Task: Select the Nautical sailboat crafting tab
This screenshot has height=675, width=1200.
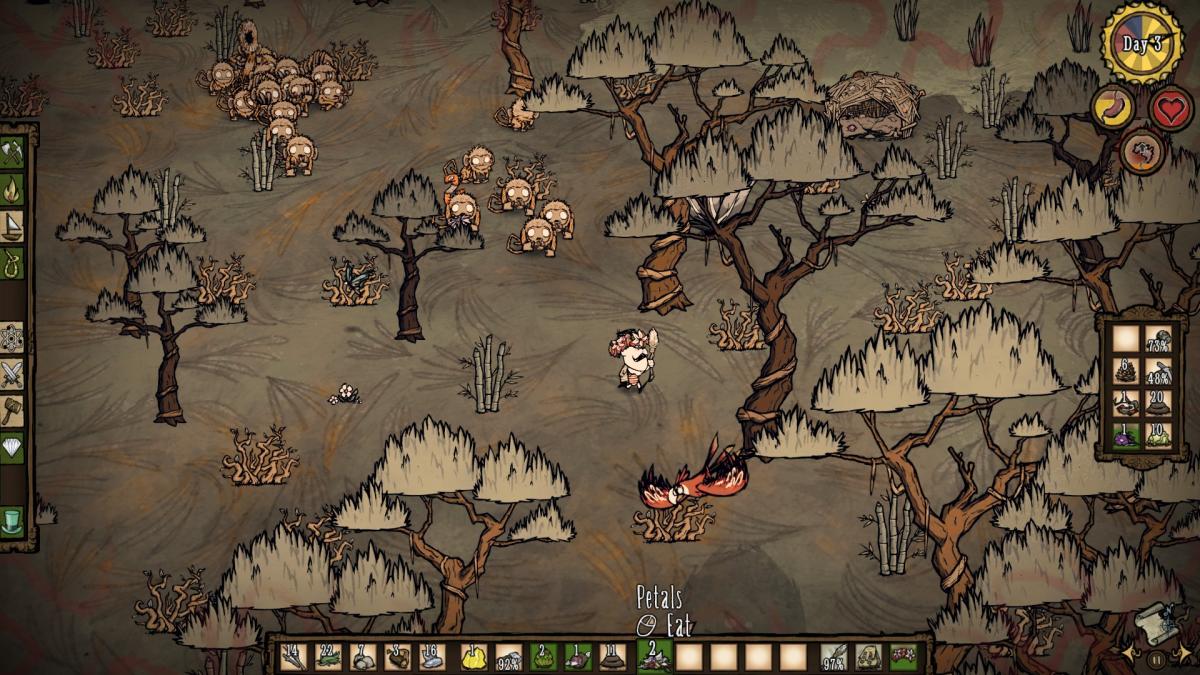Action: pos(14,223)
